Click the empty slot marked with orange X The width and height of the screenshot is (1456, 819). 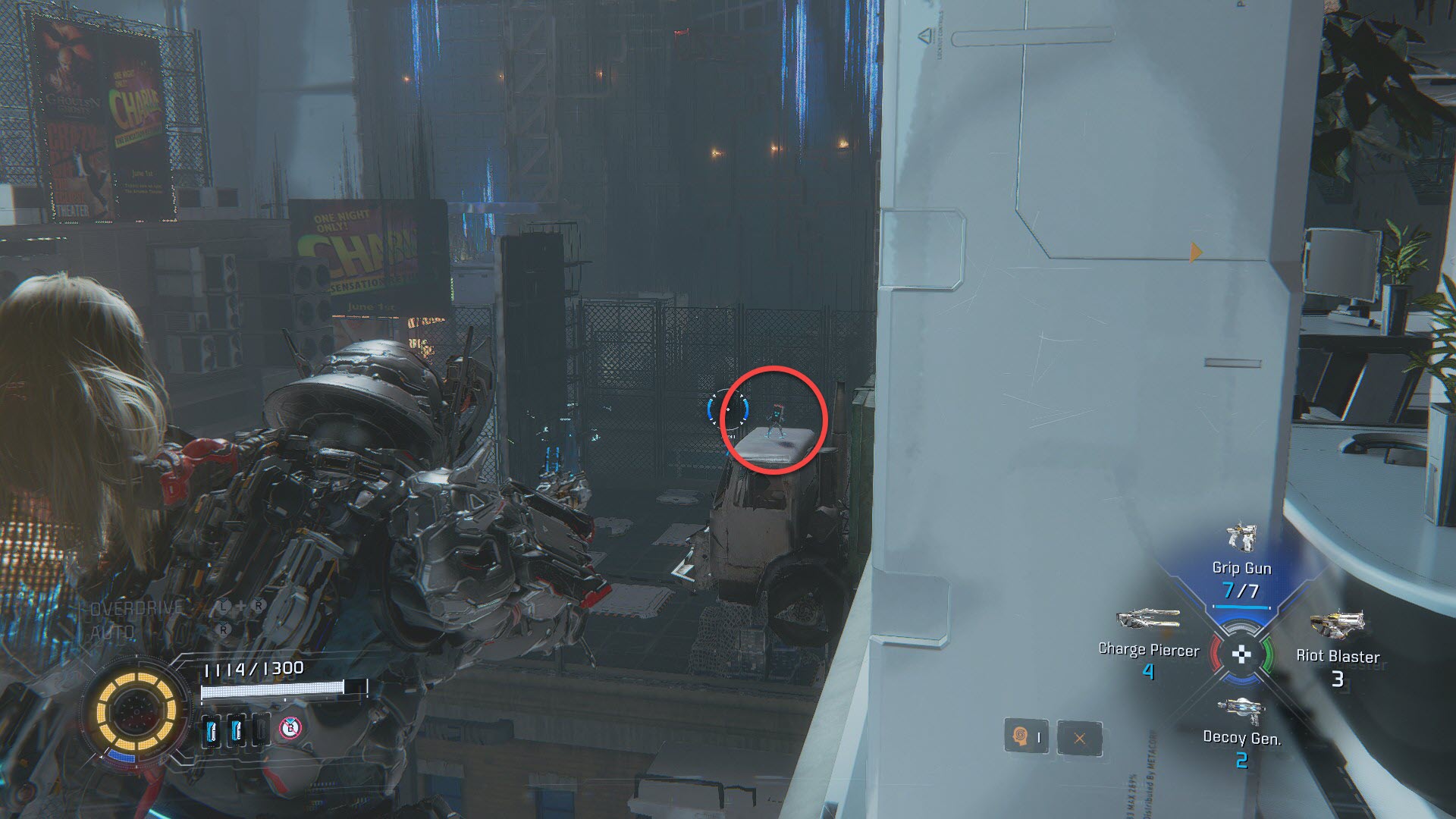(1079, 737)
